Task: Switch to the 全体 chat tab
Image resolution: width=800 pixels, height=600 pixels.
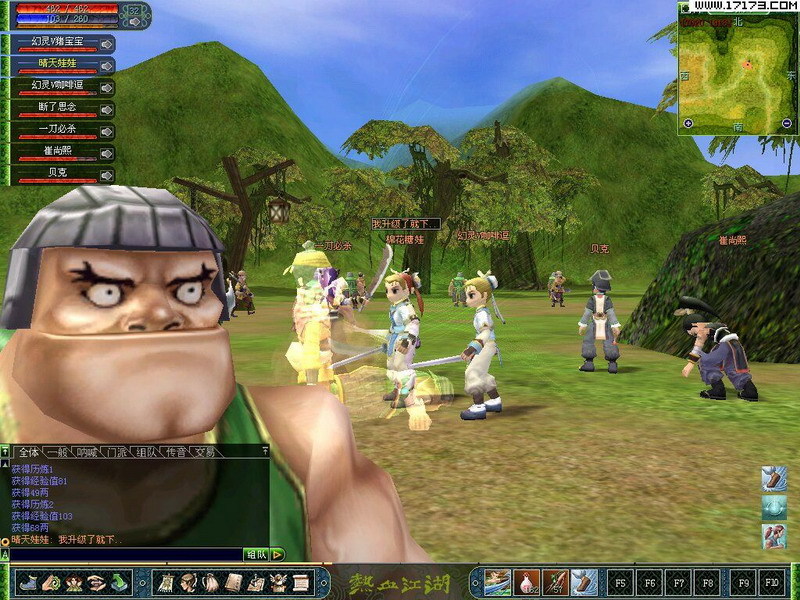Action: tap(29, 452)
